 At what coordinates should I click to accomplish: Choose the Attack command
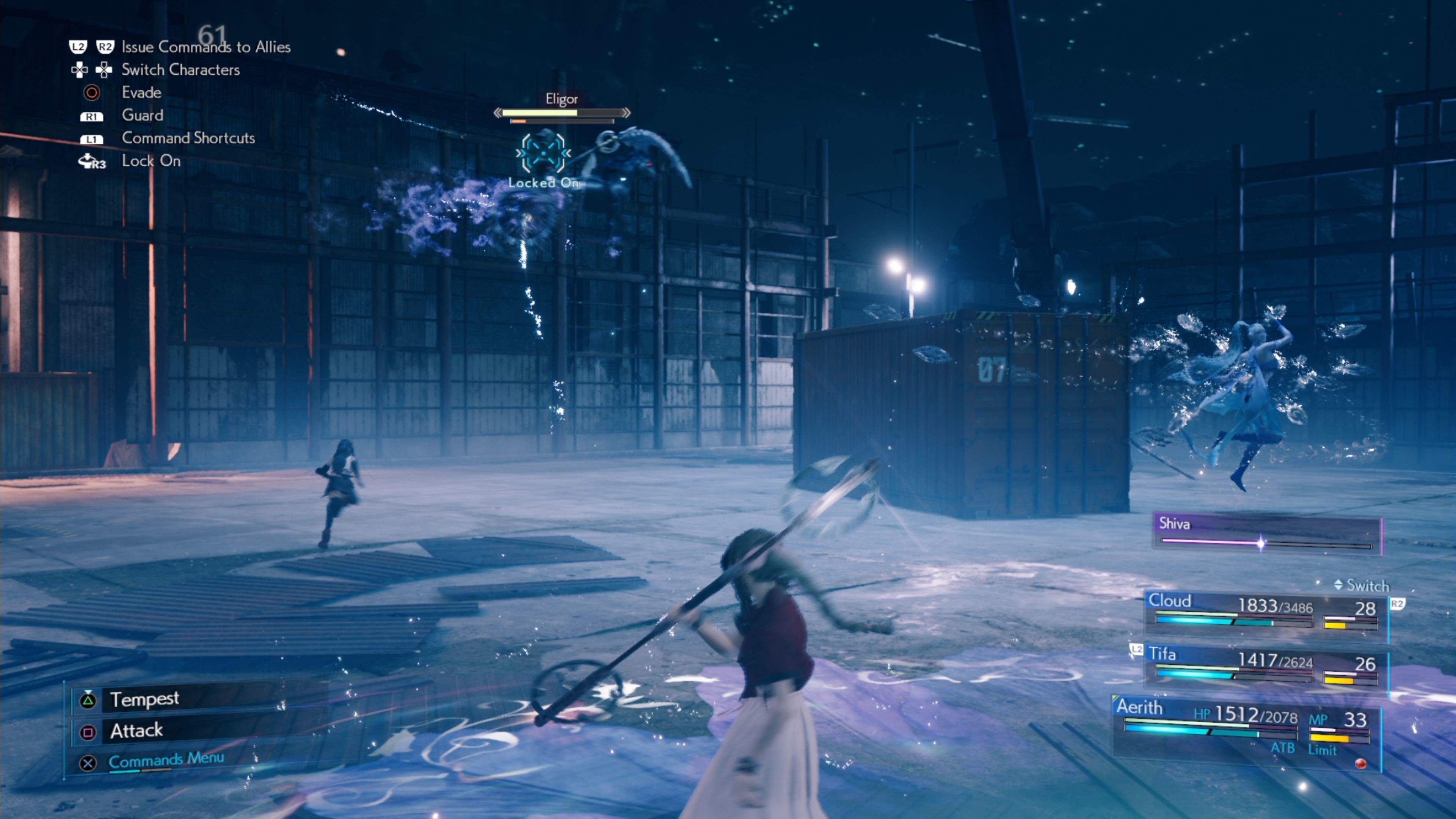click(x=137, y=731)
